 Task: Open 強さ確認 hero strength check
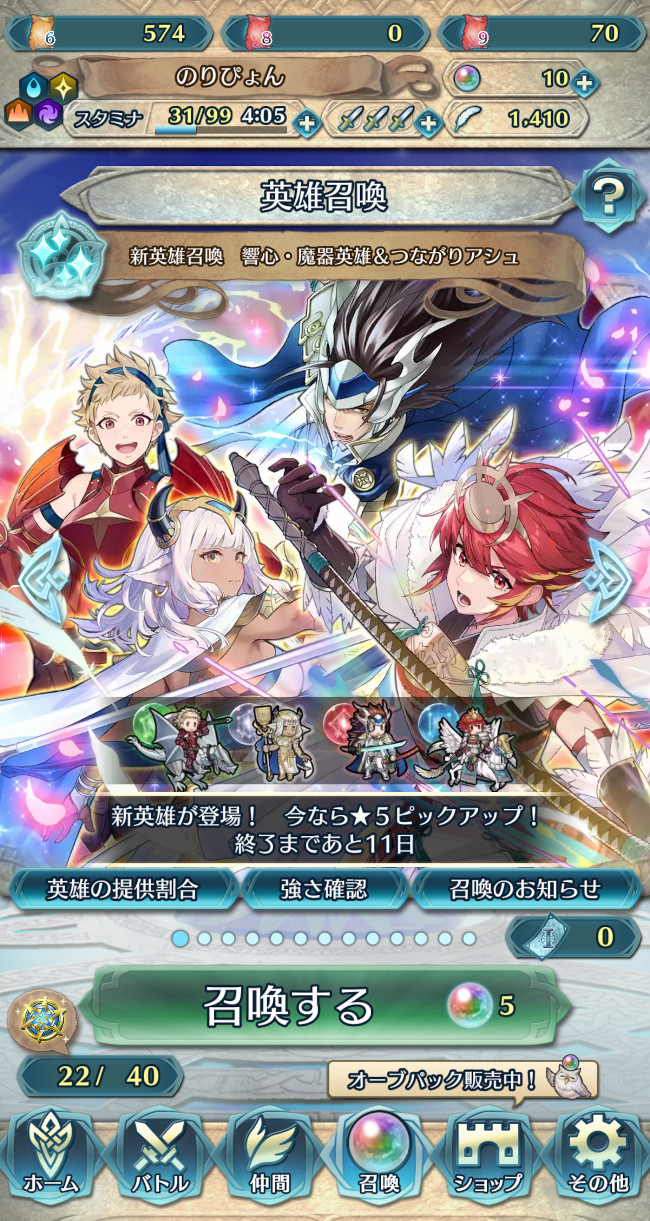(x=324, y=887)
